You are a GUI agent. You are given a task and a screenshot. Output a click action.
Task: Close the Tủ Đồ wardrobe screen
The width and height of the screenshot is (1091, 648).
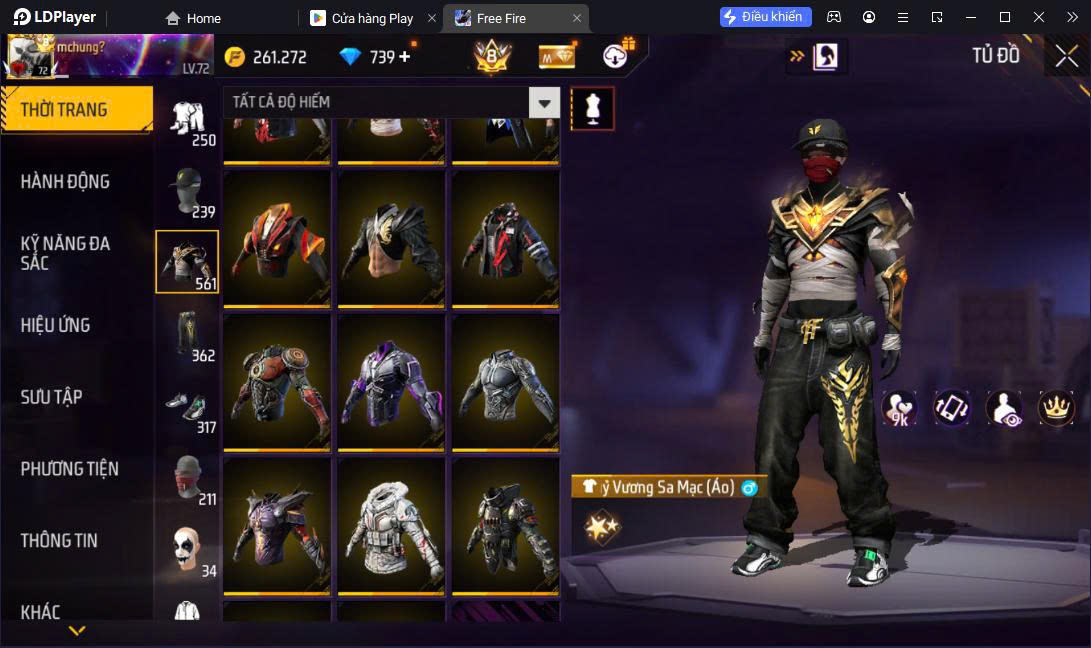[x=1066, y=57]
